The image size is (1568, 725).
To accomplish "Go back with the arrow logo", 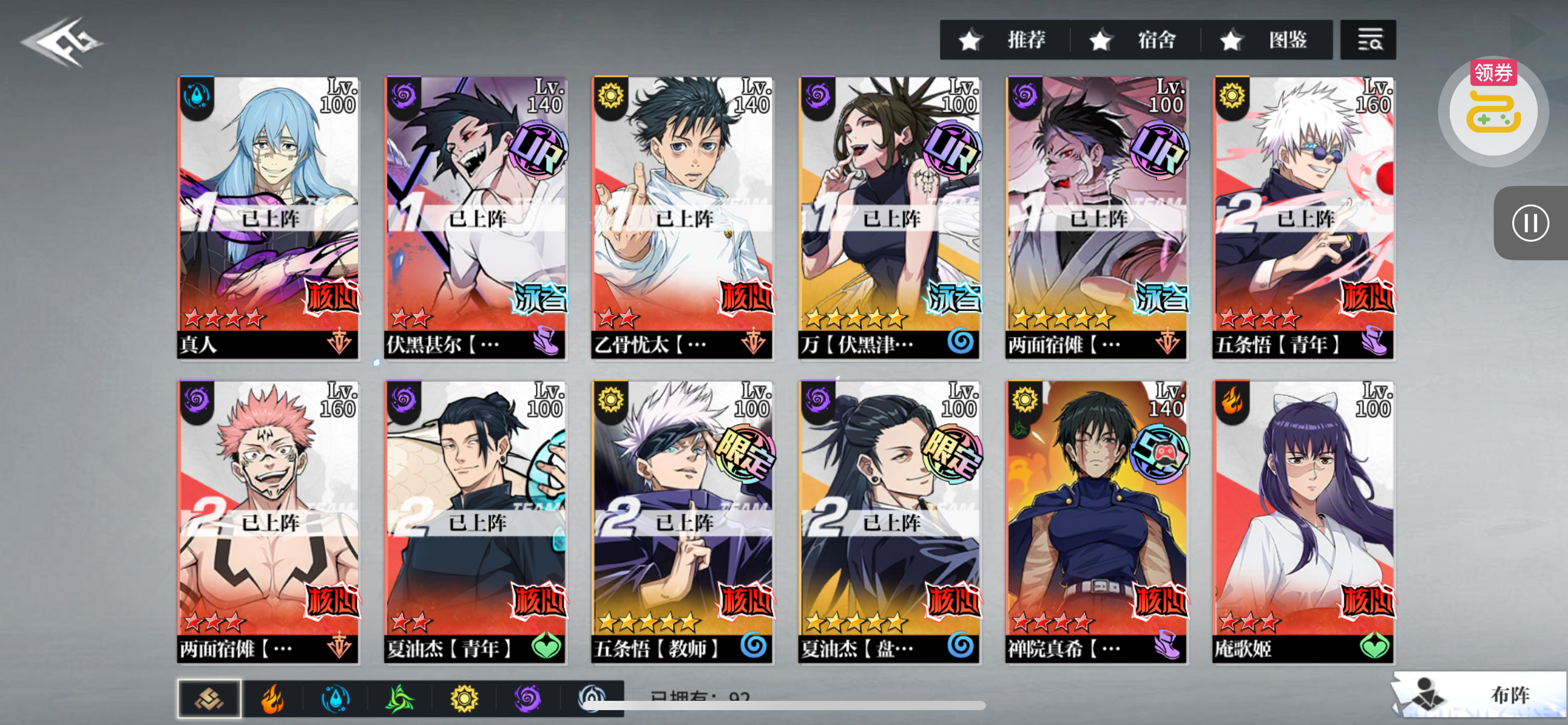I will (62, 42).
